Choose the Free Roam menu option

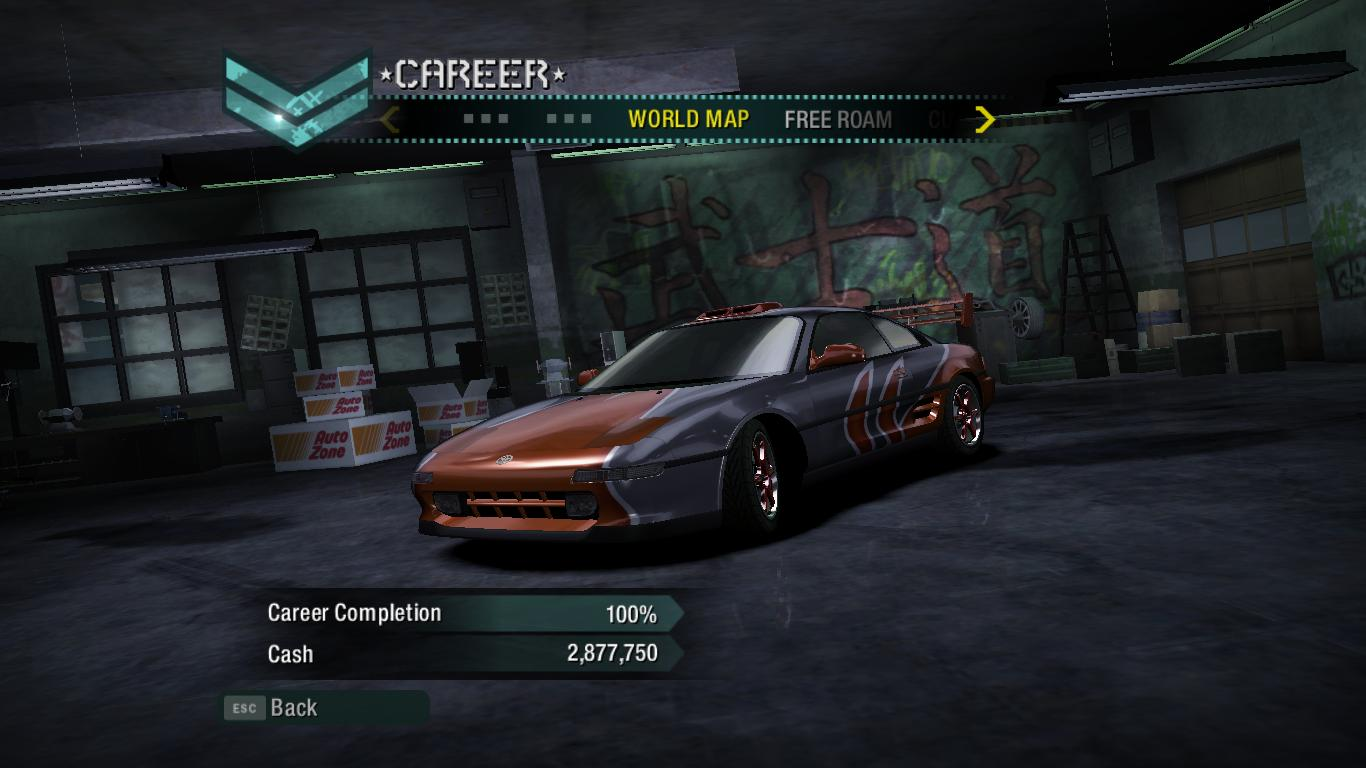tap(837, 120)
